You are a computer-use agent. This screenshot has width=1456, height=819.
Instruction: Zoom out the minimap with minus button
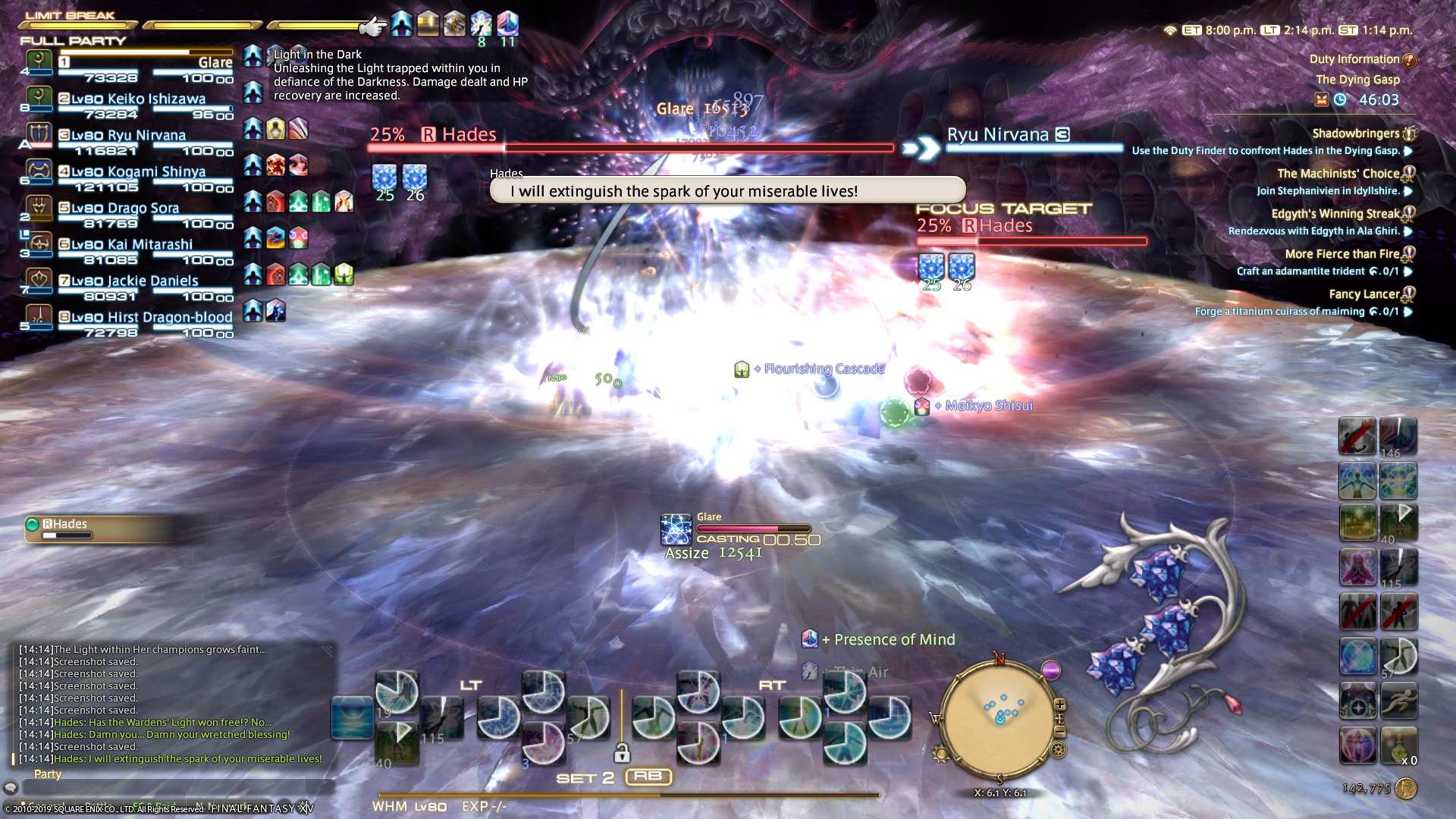1059,732
